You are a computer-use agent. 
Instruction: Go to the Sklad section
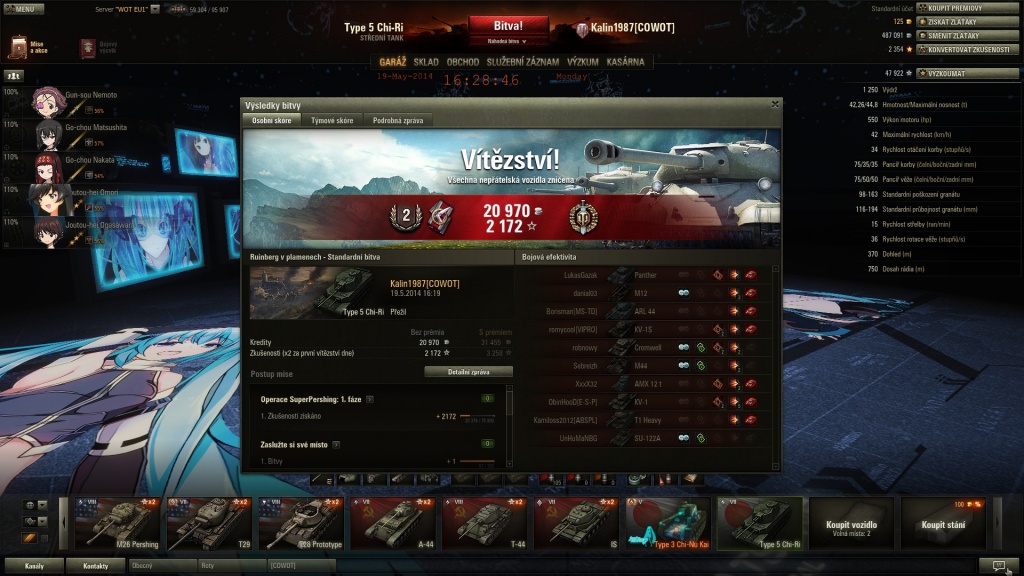(x=426, y=62)
